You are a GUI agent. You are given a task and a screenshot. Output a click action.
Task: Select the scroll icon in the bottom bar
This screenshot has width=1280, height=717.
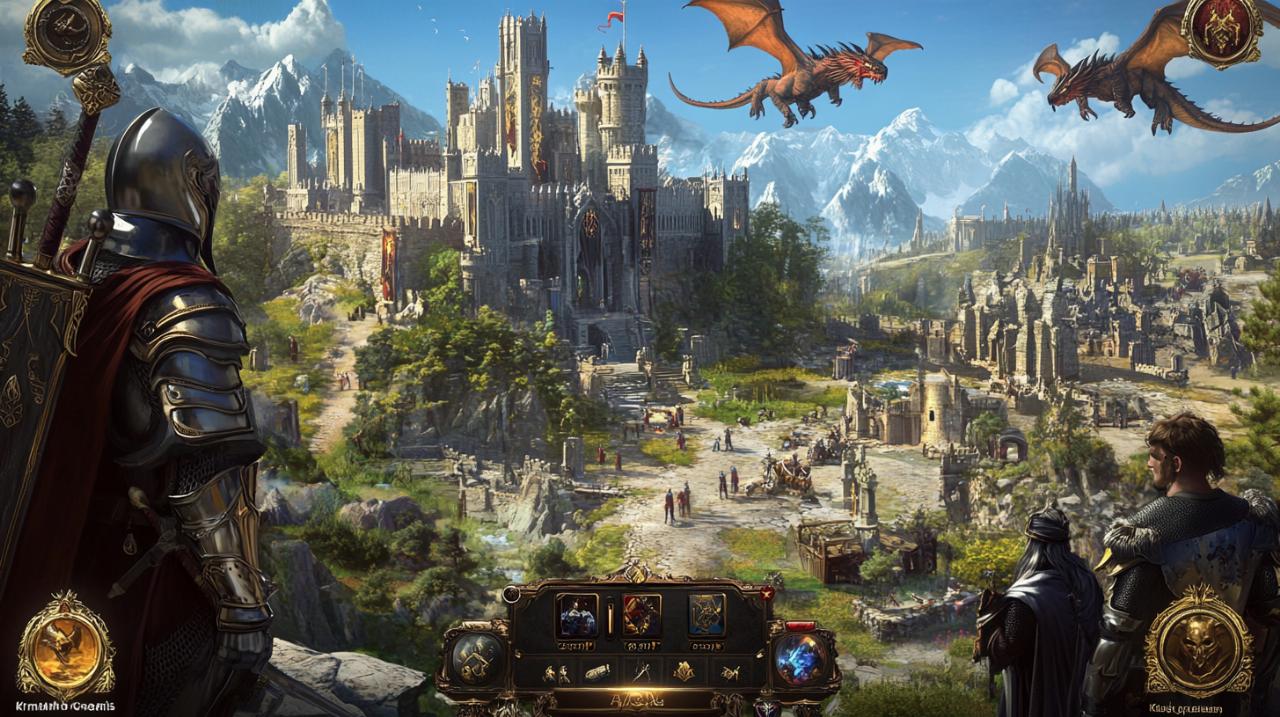597,672
